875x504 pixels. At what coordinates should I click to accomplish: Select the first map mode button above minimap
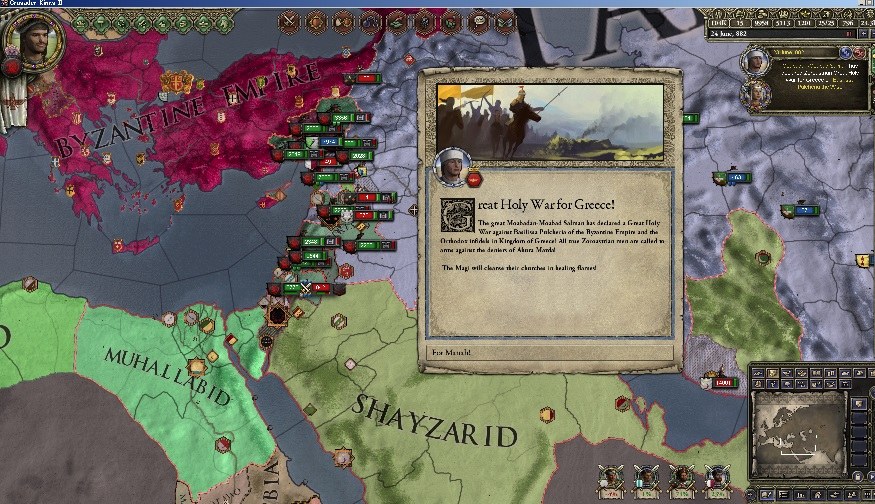pos(759,372)
